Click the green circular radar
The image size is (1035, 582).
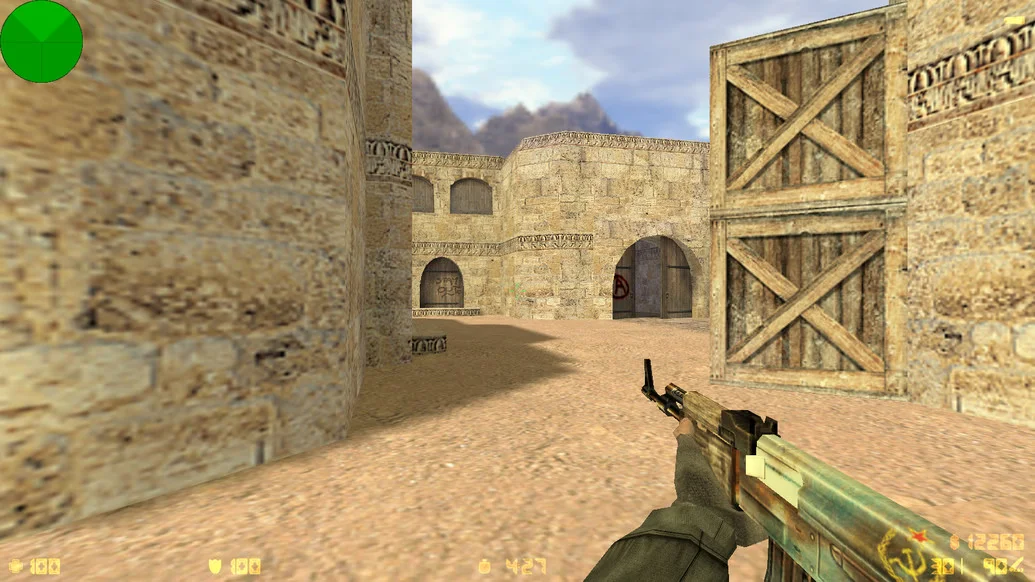coord(41,41)
